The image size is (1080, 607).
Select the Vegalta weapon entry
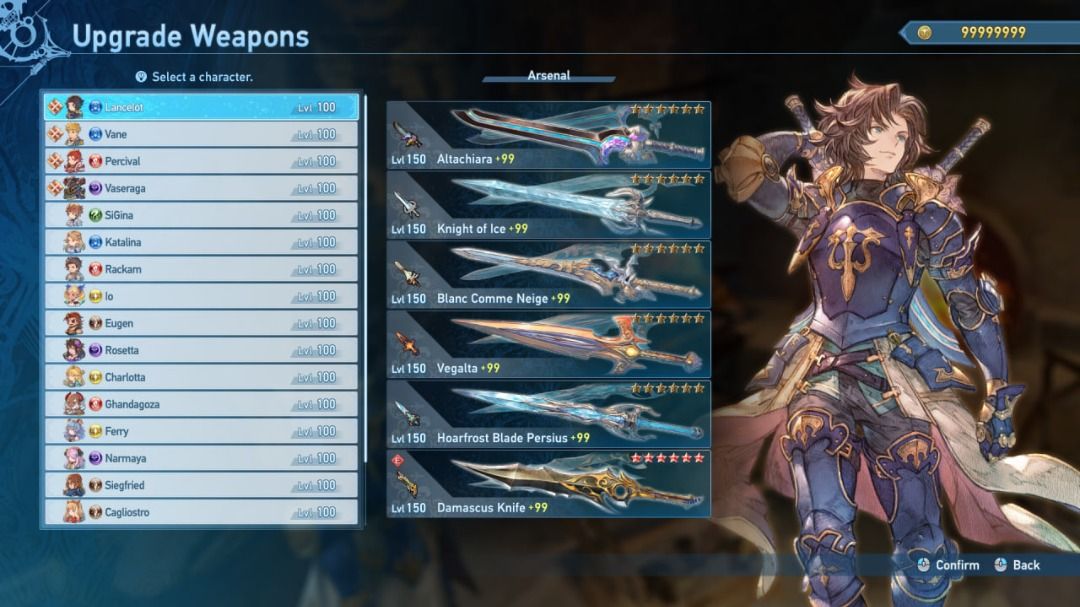click(548, 344)
